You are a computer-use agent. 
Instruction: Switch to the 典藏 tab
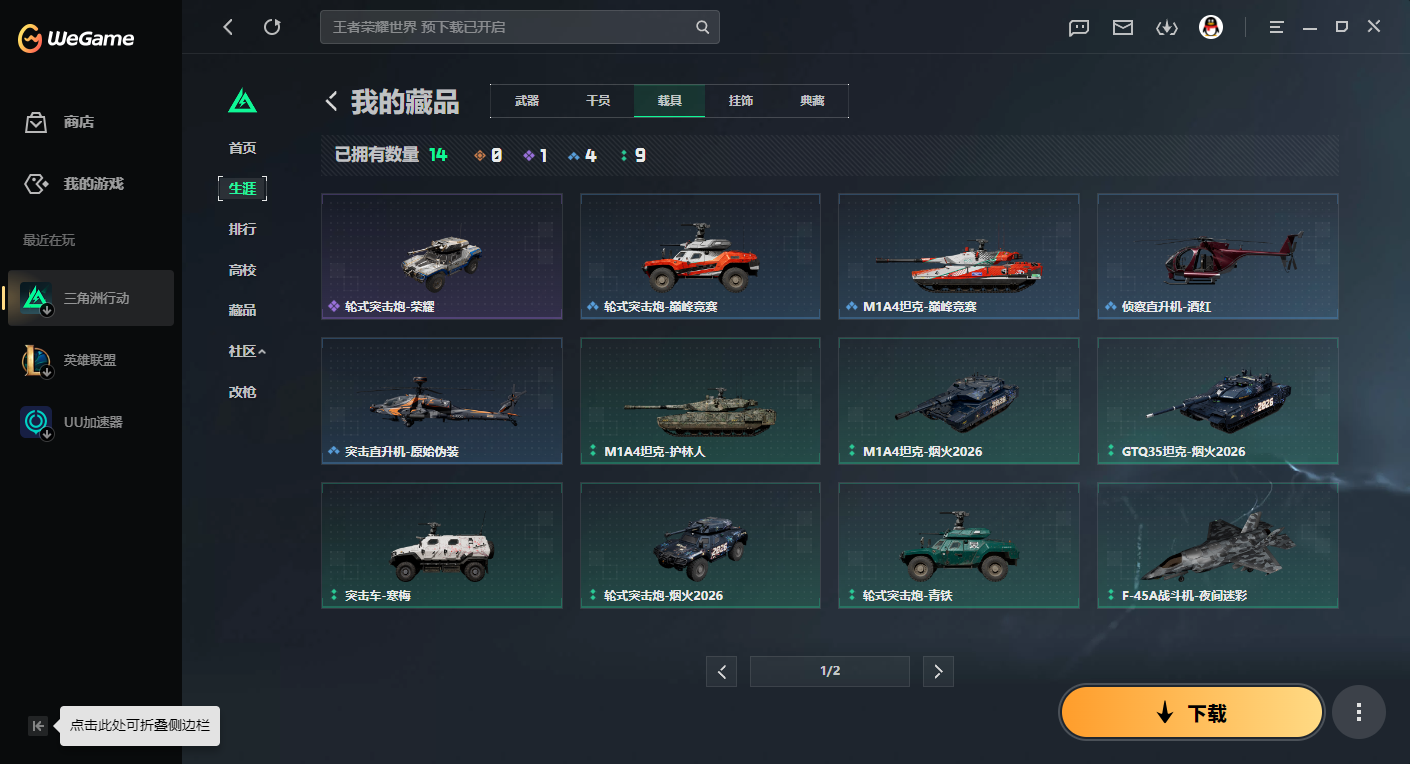[812, 100]
